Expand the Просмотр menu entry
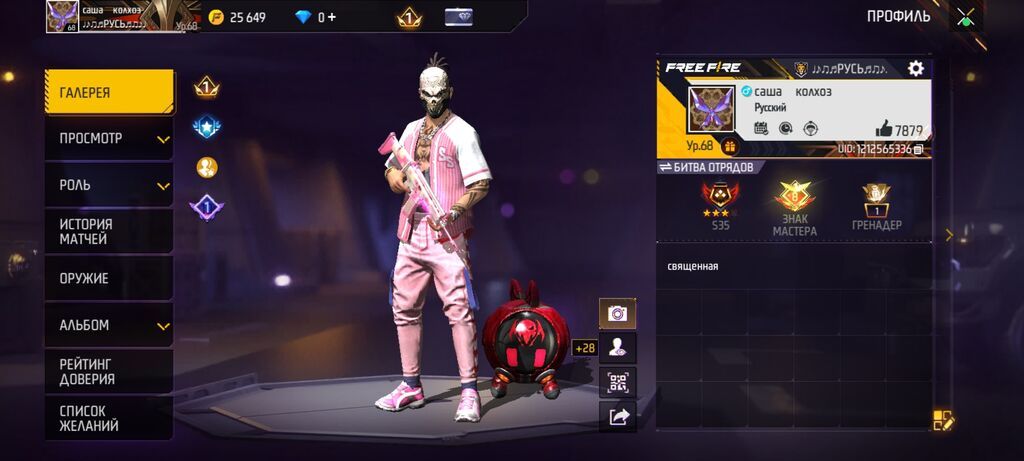1024x461 pixels. (x=109, y=139)
